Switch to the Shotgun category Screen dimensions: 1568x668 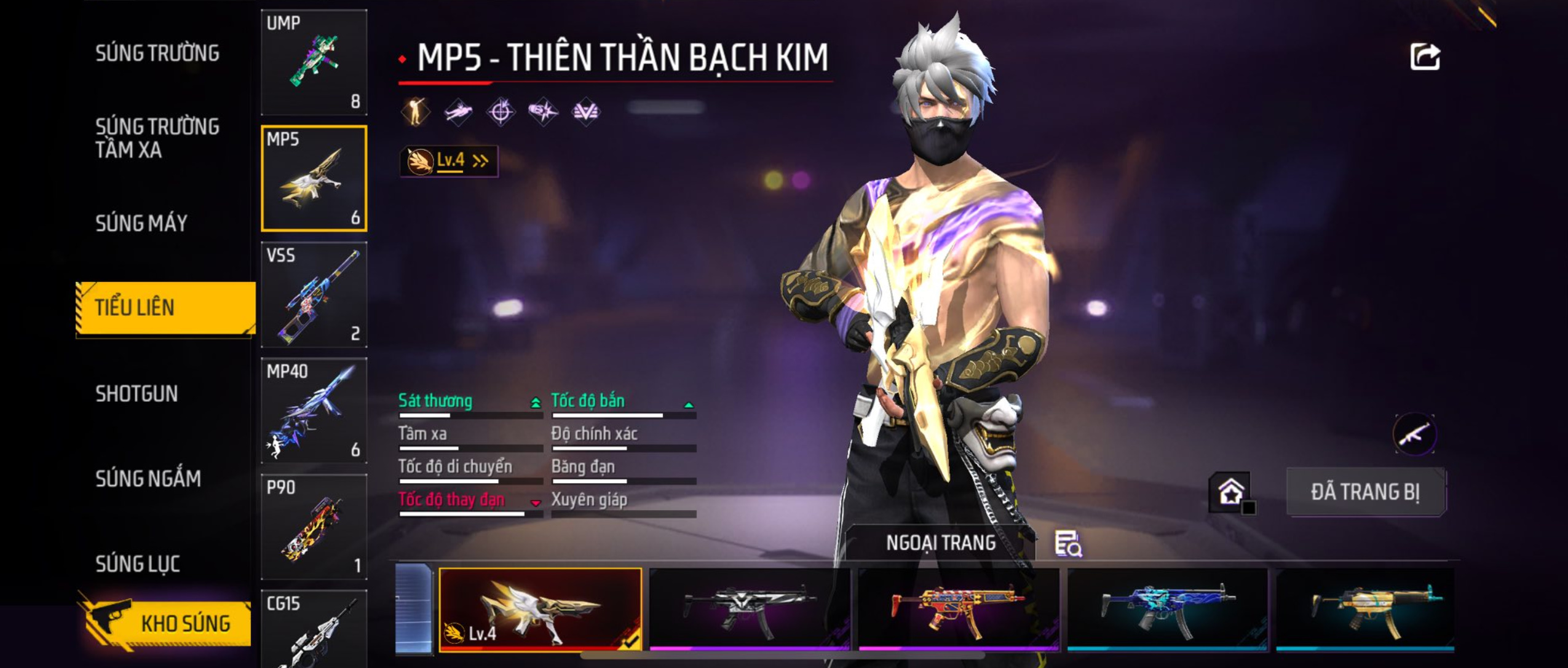[137, 394]
